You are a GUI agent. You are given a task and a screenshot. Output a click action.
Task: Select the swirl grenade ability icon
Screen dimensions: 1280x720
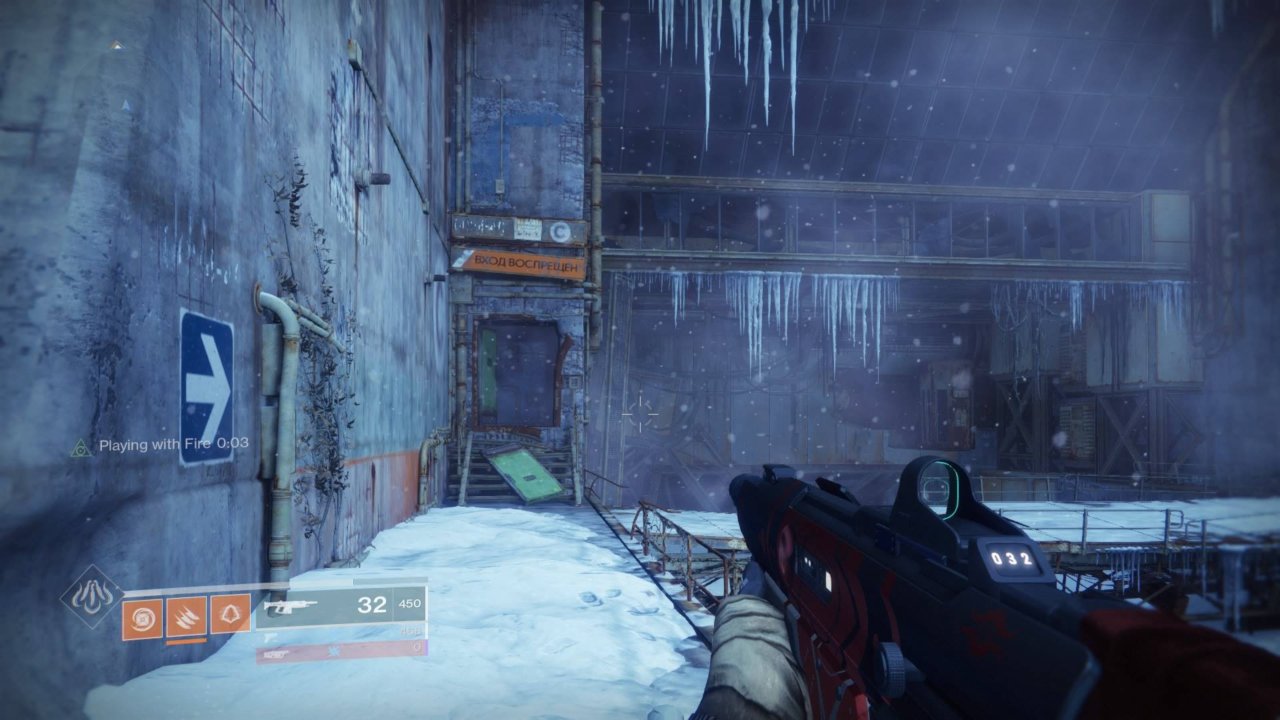tap(142, 617)
